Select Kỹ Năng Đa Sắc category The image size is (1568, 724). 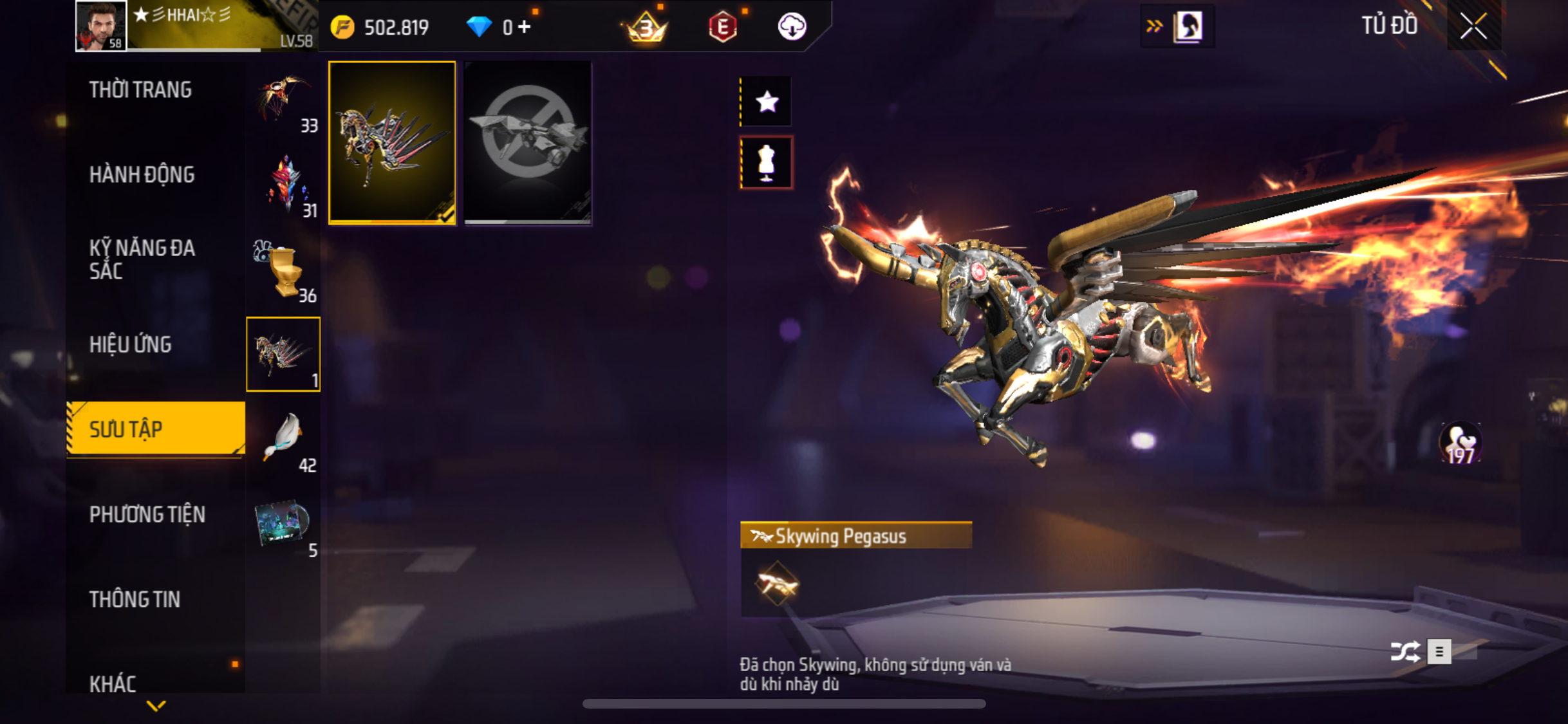(142, 259)
